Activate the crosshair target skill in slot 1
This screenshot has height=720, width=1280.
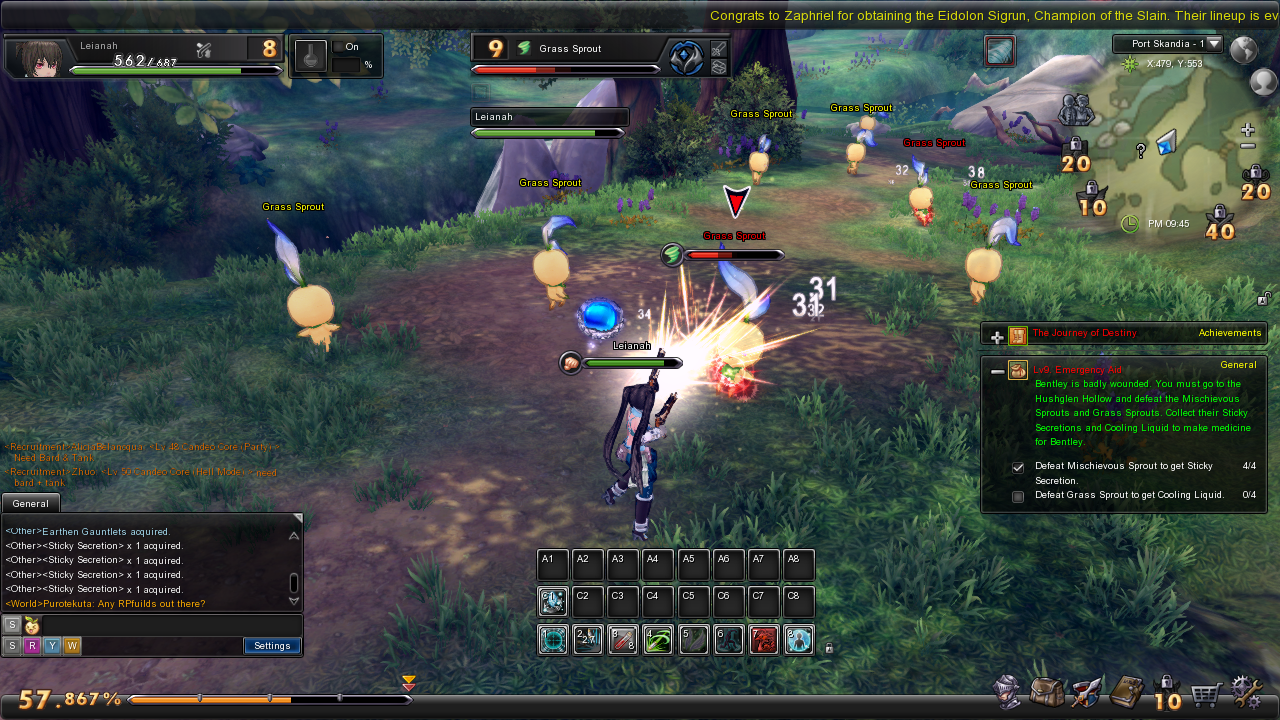(x=553, y=640)
